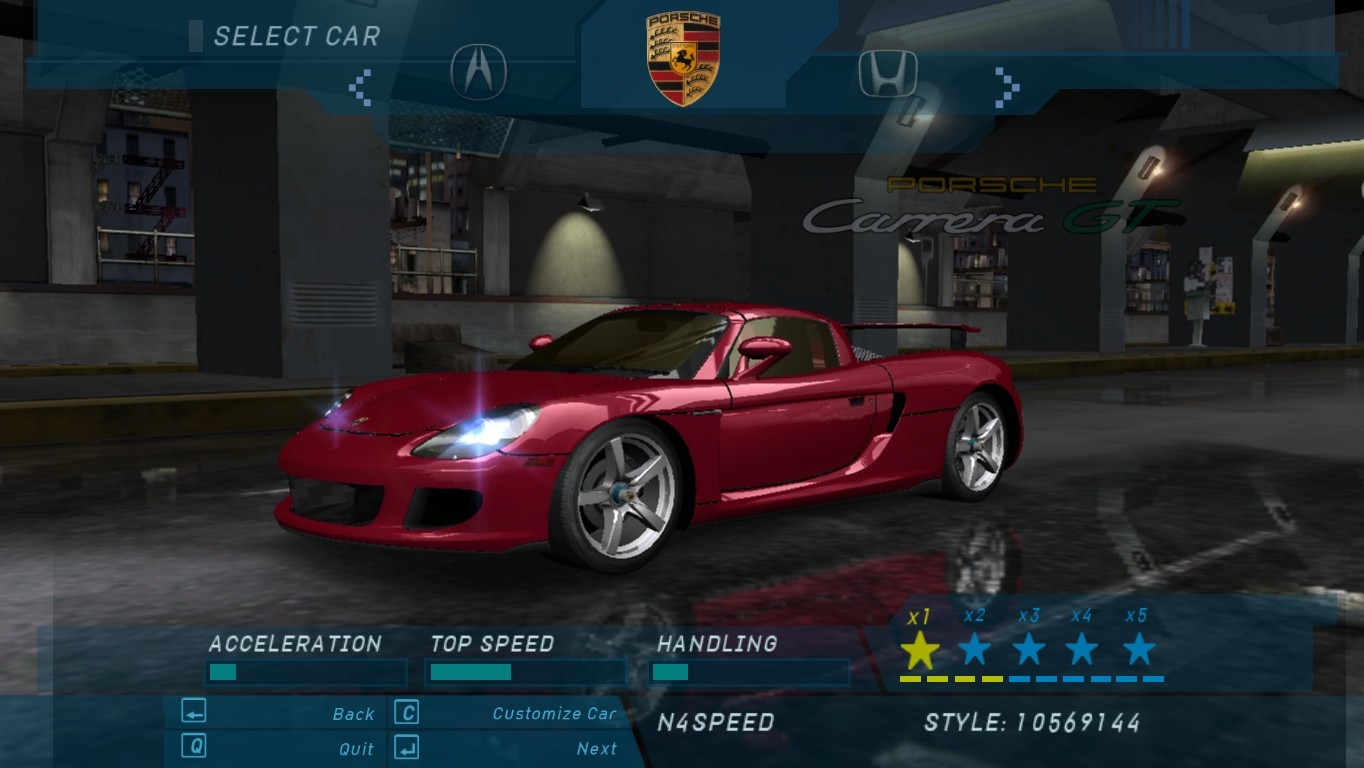
Task: Select the next car brand arrow
Action: 1006,87
